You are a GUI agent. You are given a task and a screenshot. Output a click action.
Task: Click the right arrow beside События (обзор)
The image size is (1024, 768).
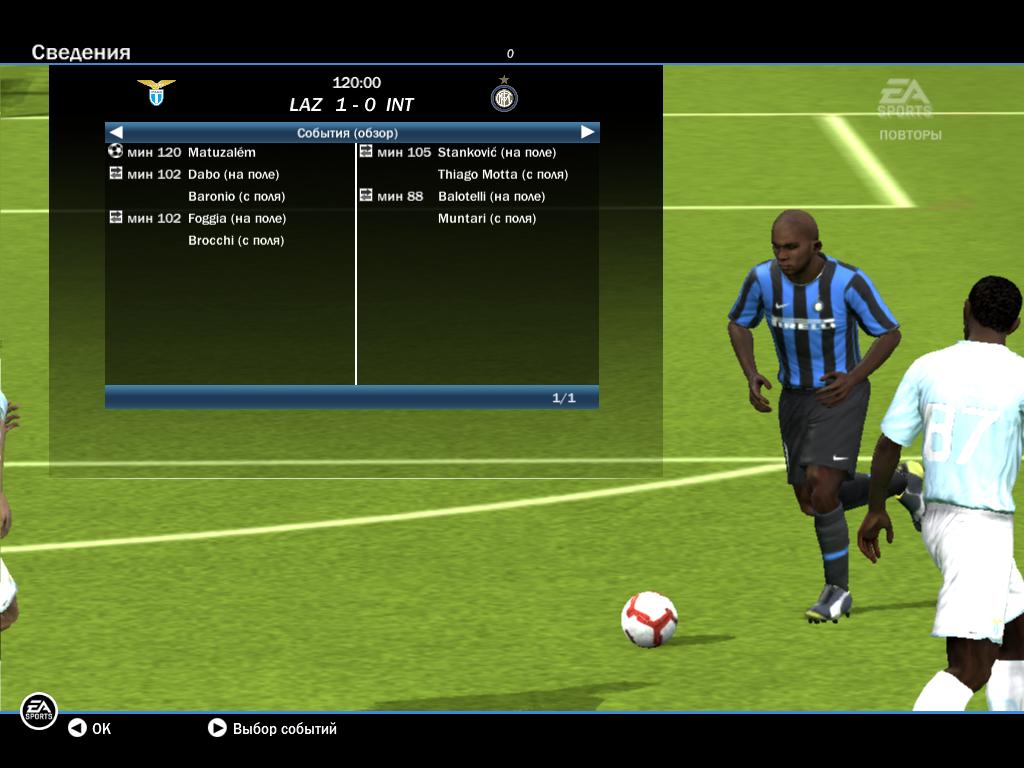point(587,132)
